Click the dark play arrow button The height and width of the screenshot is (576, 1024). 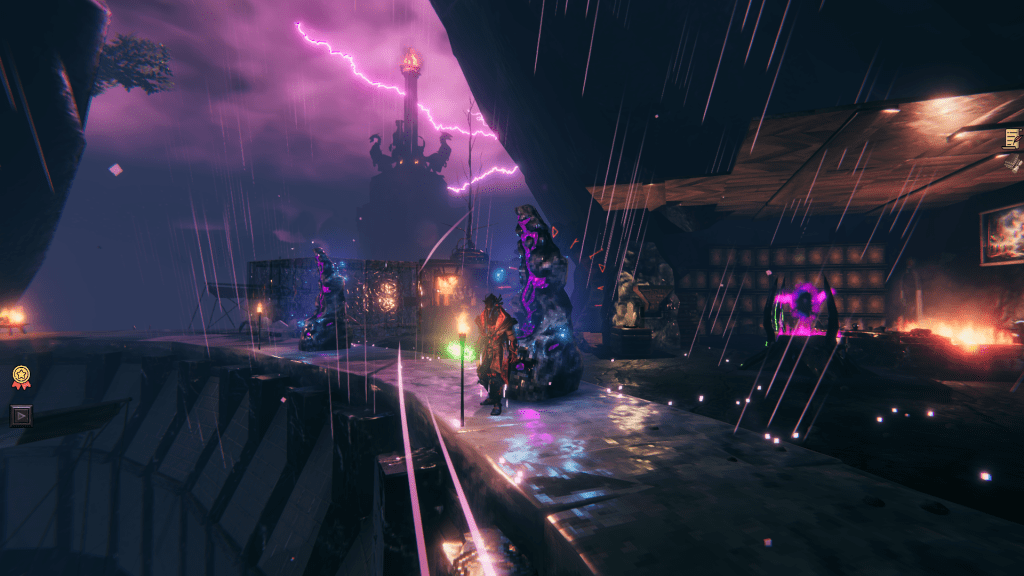[21, 414]
